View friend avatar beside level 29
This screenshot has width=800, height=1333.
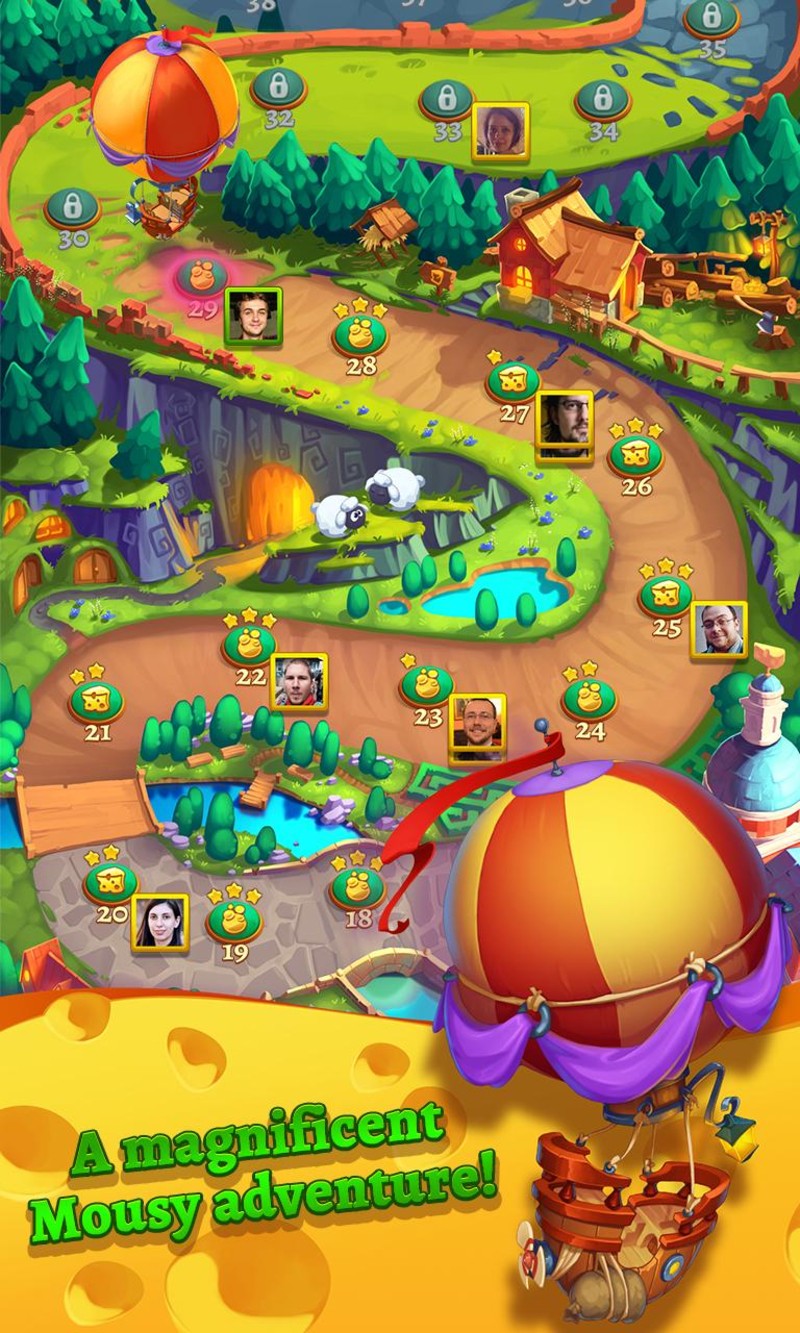coord(253,316)
